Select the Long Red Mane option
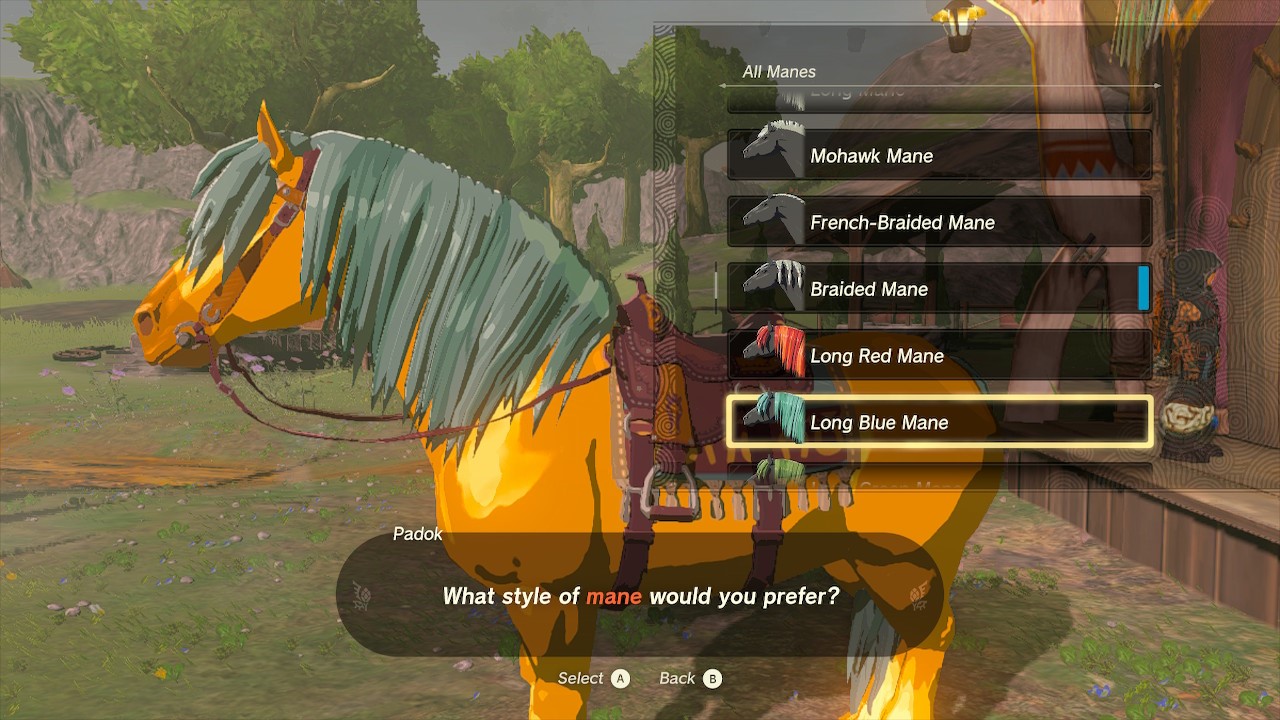The image size is (1280, 720). 938,356
